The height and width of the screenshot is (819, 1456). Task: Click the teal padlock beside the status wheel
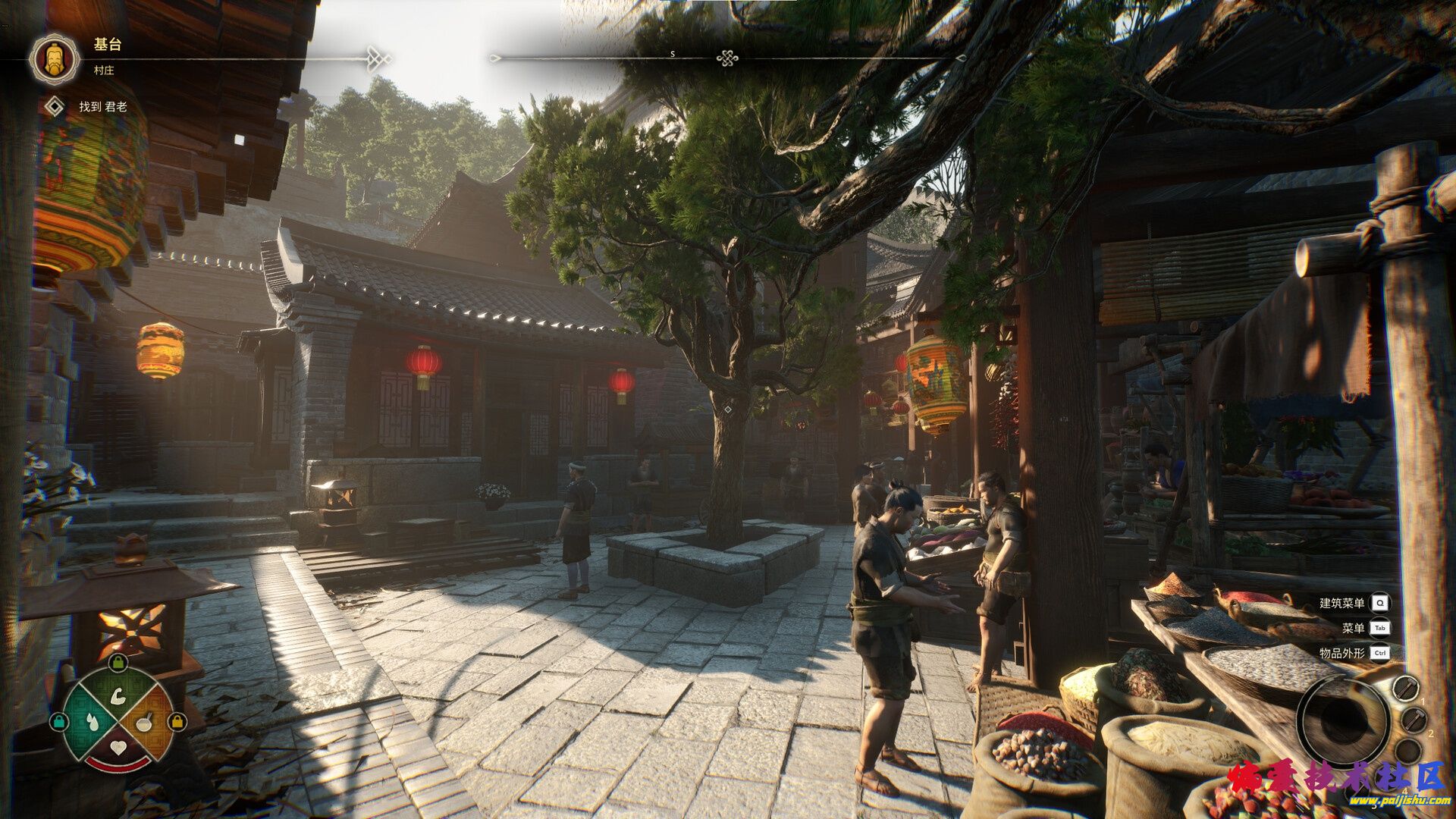[58, 721]
